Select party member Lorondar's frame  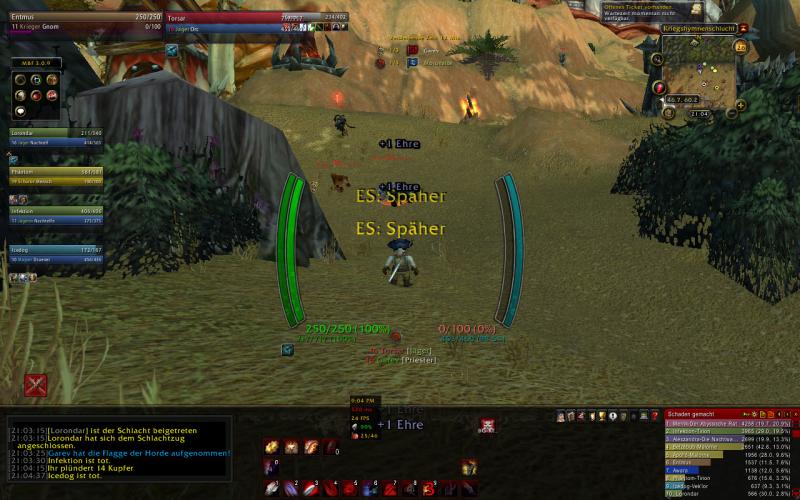click(x=54, y=137)
